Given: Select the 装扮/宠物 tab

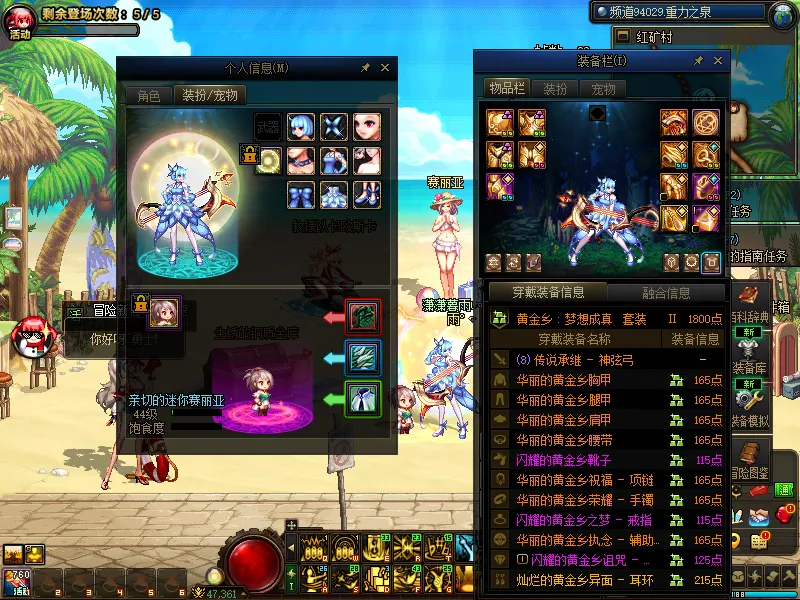Looking at the screenshot, I should [210, 96].
